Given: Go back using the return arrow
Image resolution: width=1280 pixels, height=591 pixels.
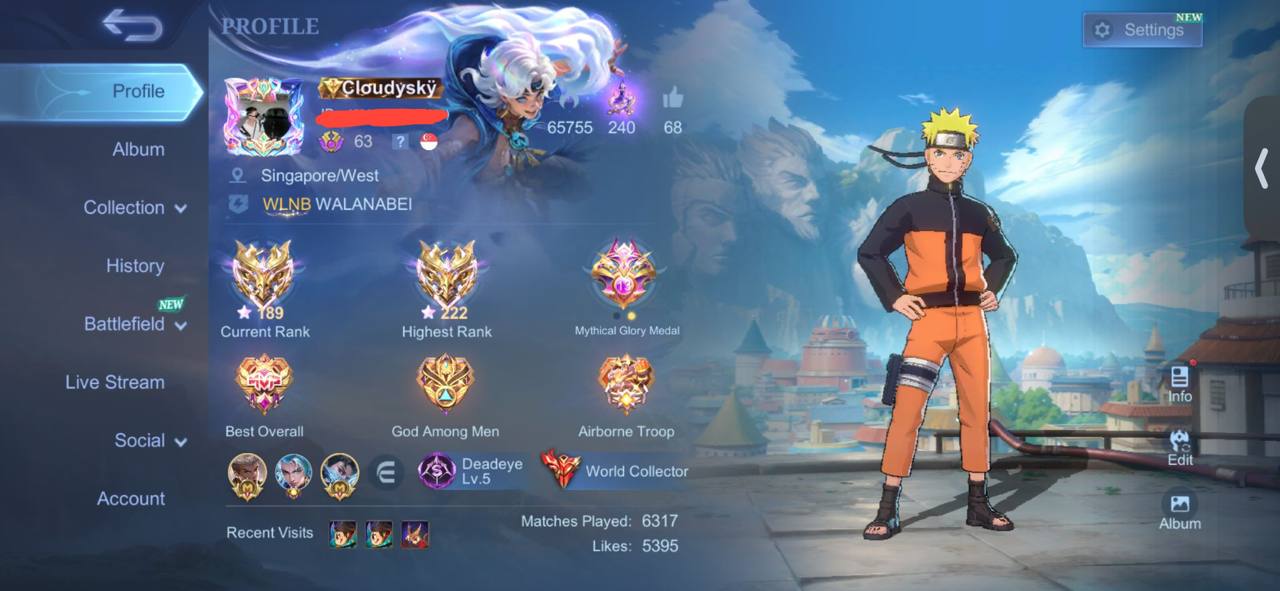Looking at the screenshot, I should (132, 26).
